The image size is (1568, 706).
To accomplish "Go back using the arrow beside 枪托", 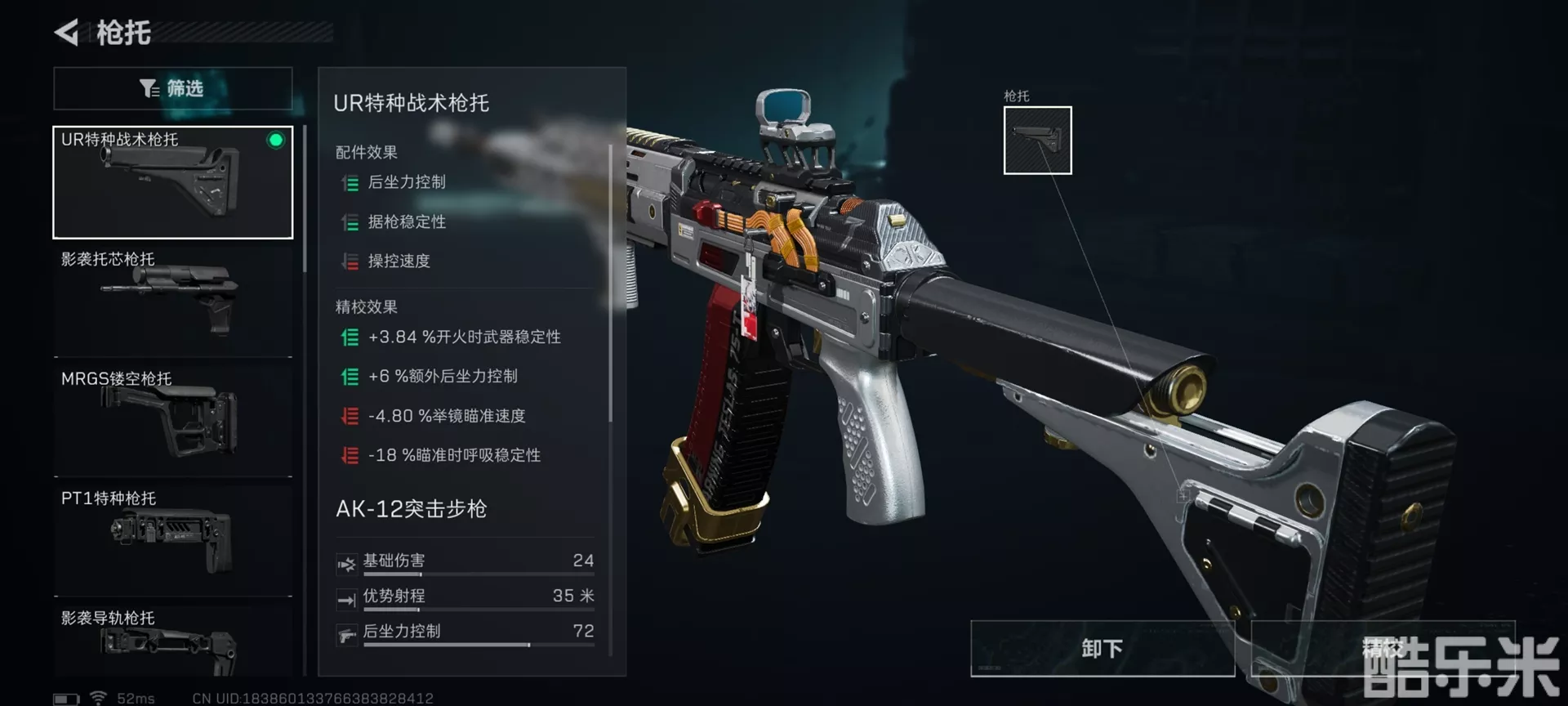I will click(66, 33).
